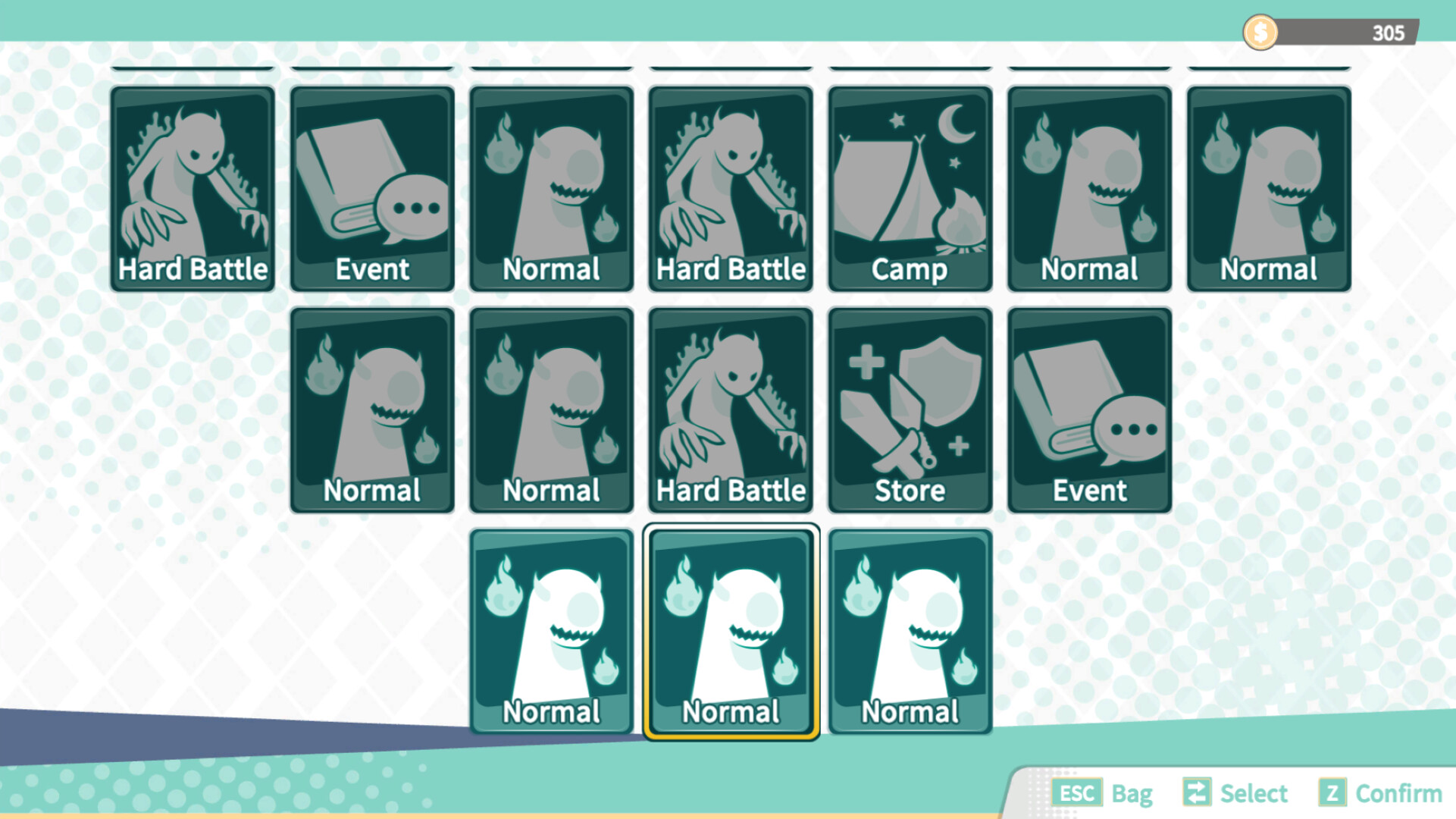This screenshot has width=1456, height=819.
Task: Select the top-right Normal battle node
Action: [1268, 188]
